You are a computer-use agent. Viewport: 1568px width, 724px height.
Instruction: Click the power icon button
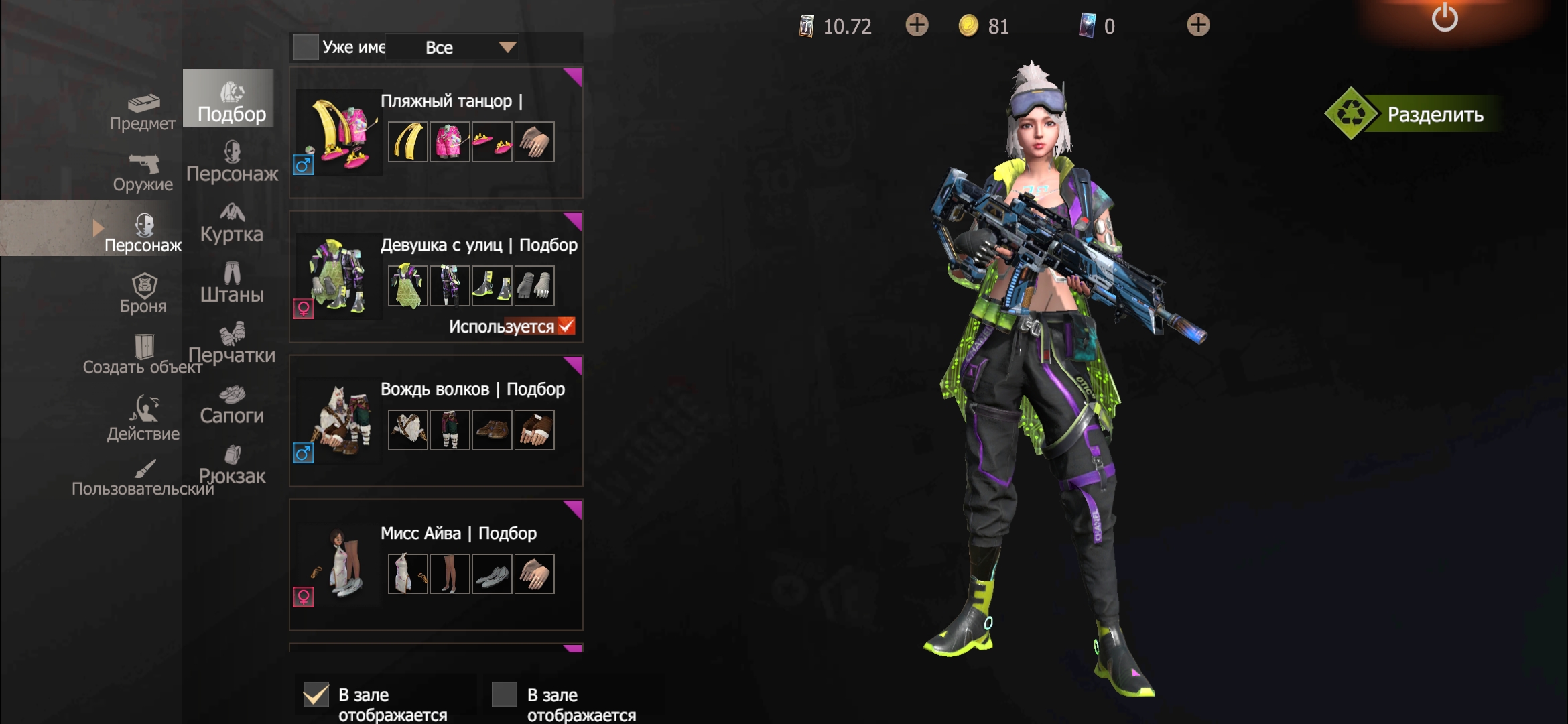click(x=1444, y=18)
